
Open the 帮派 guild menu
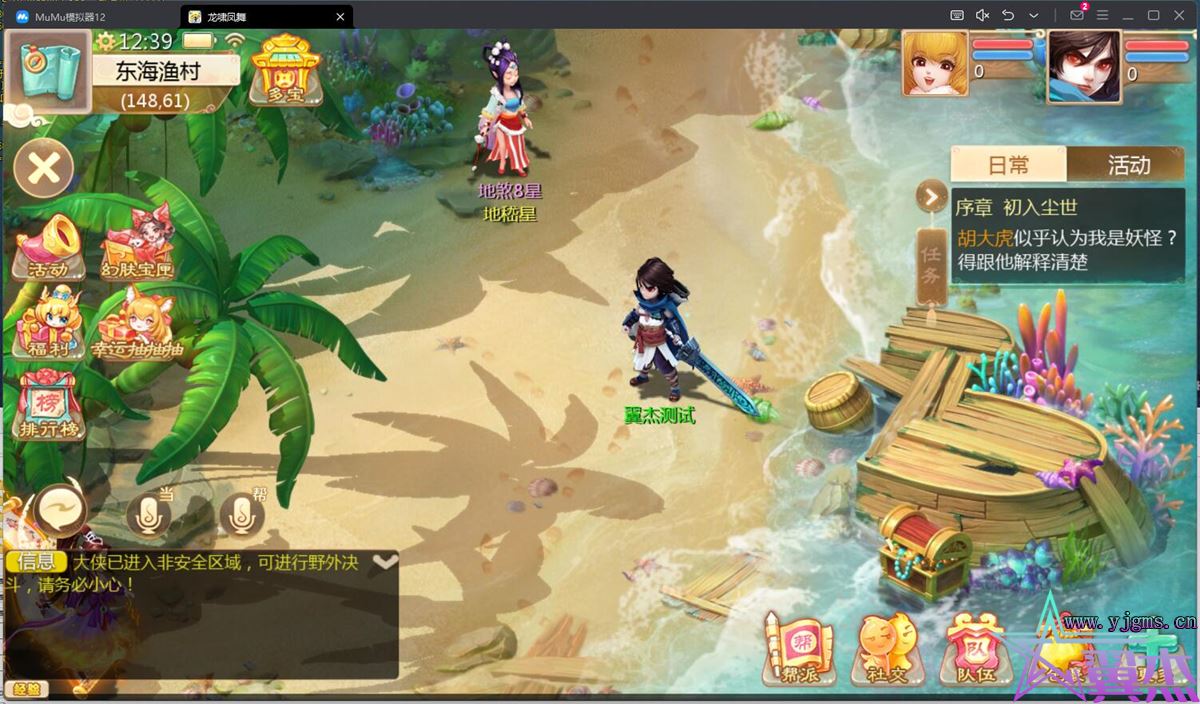pyautogui.click(x=798, y=649)
